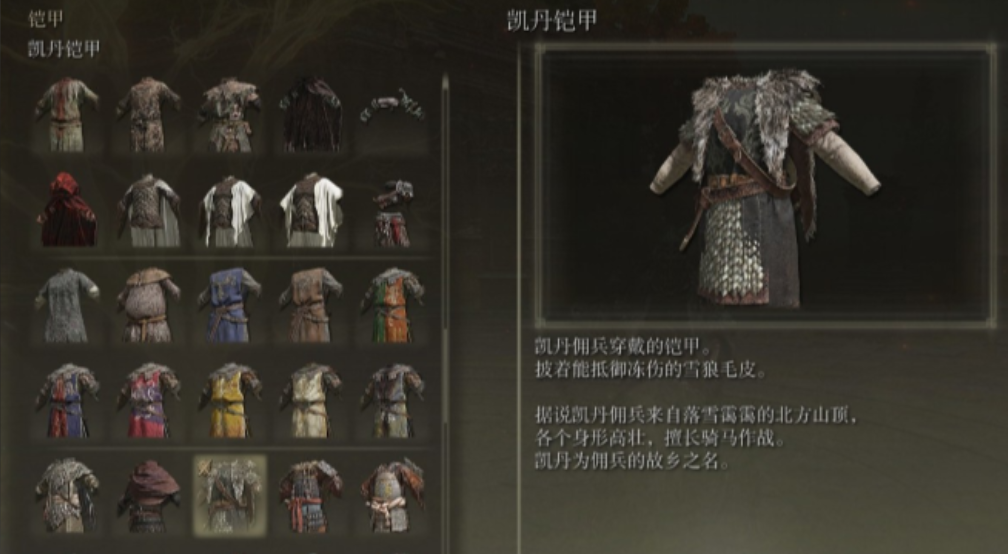
Task: Select the red and purple tabard armor
Action: 148,399
